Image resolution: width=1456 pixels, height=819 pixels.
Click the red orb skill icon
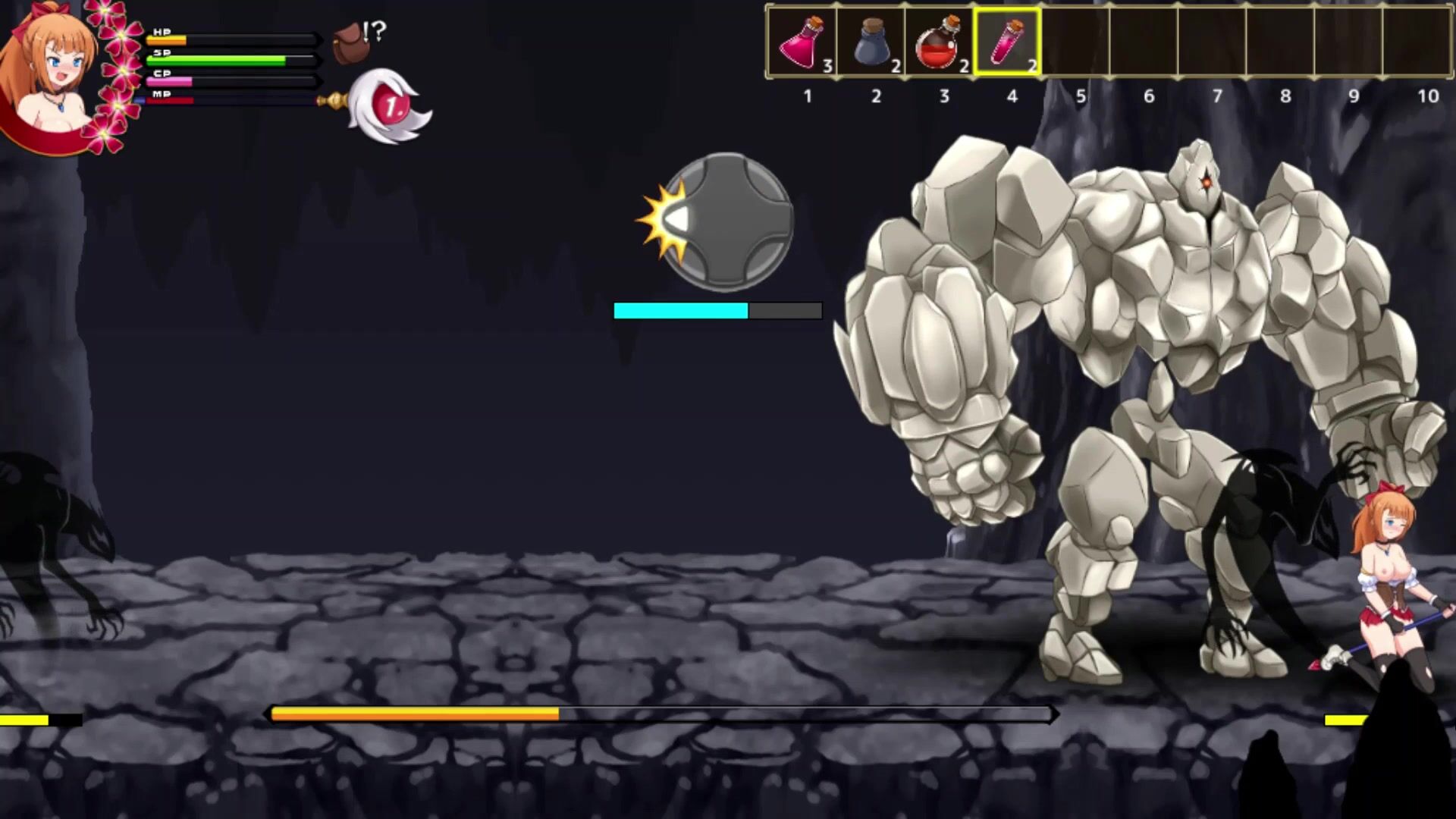pos(391,106)
